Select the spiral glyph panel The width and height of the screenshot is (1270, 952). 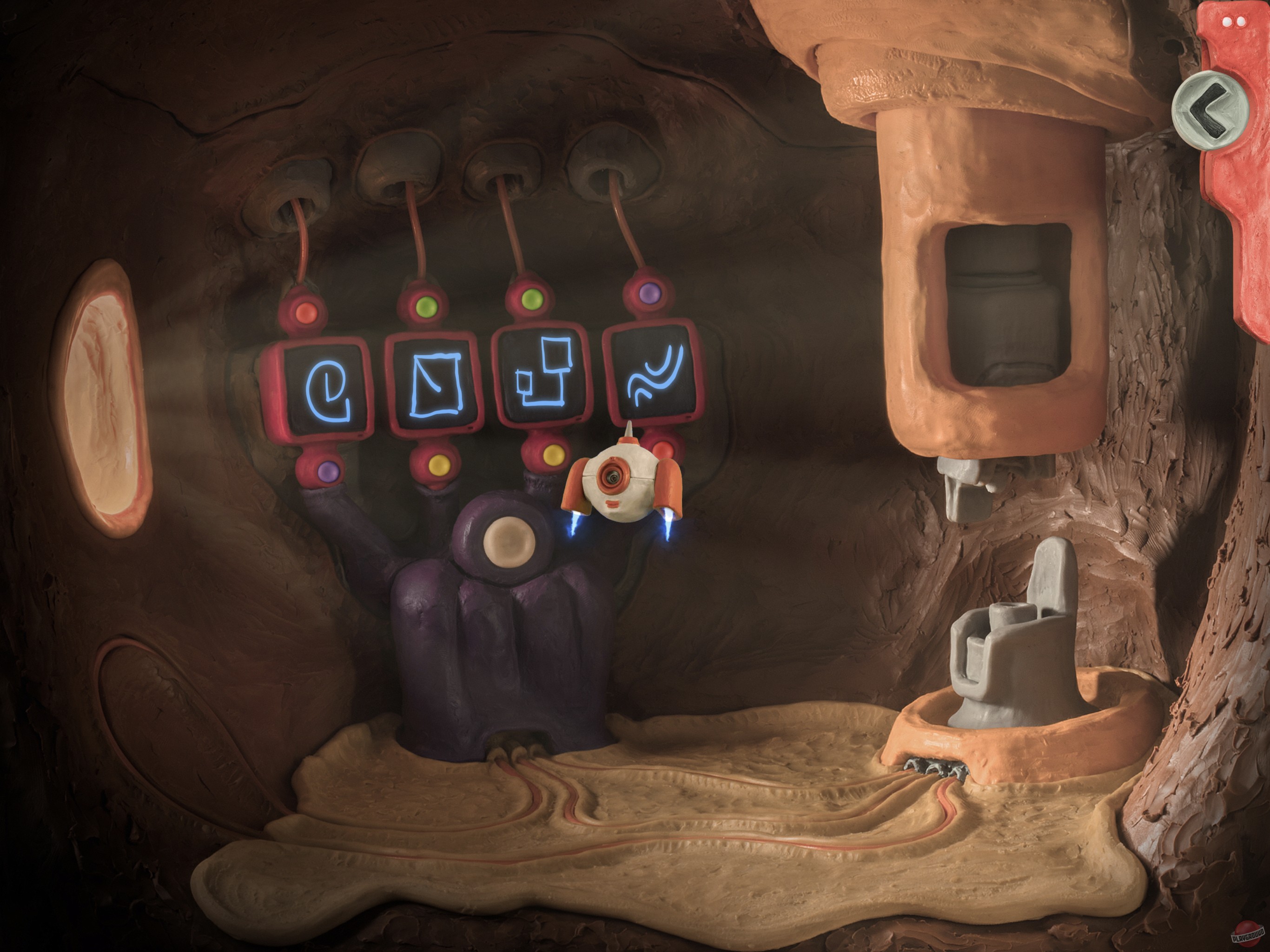[x=323, y=387]
